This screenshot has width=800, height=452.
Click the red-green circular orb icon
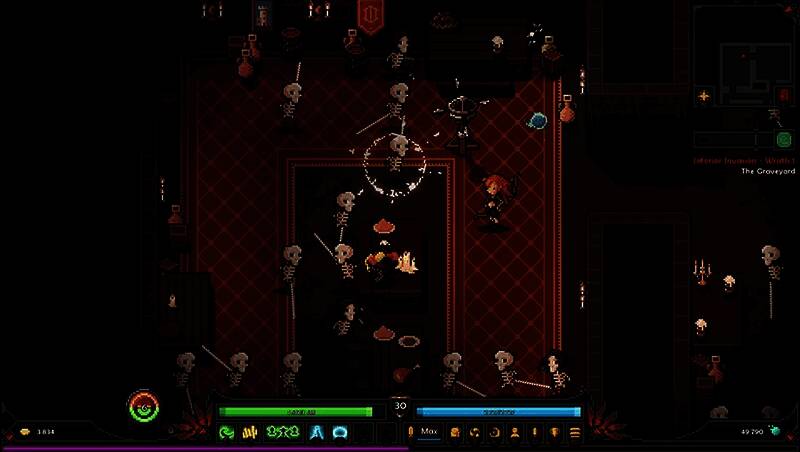coord(144,406)
